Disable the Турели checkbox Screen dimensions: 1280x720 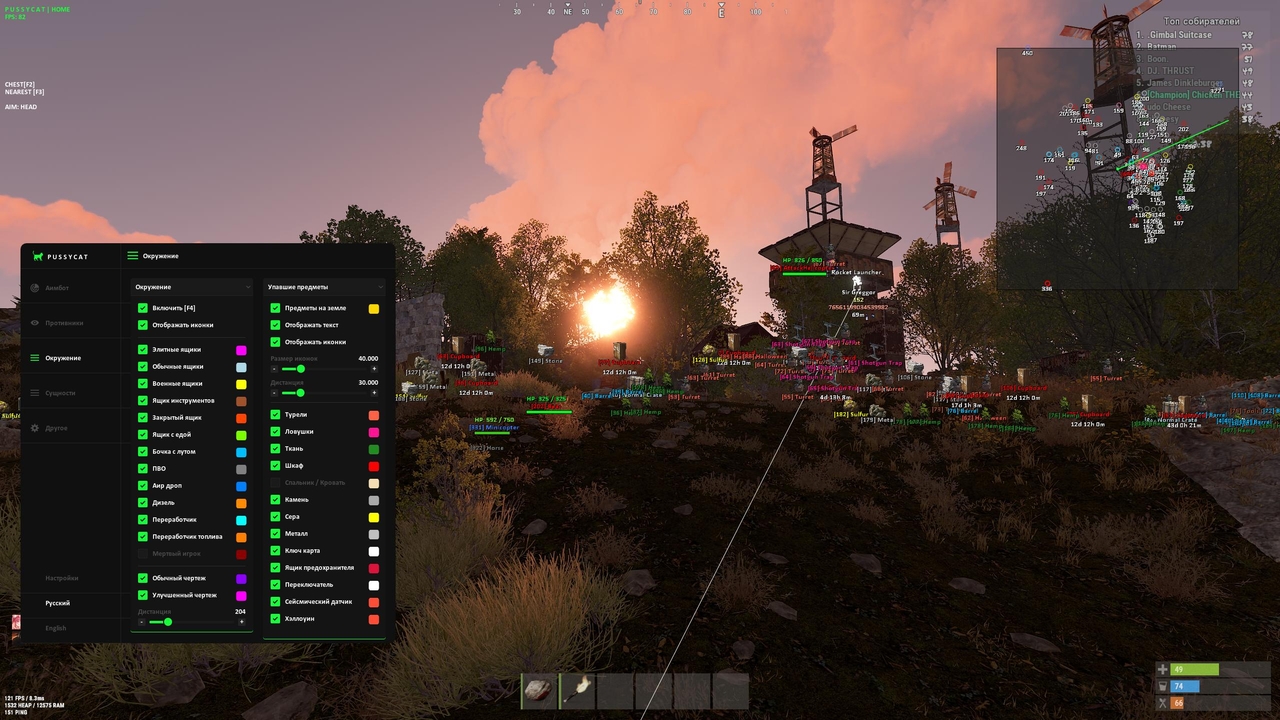pos(275,414)
